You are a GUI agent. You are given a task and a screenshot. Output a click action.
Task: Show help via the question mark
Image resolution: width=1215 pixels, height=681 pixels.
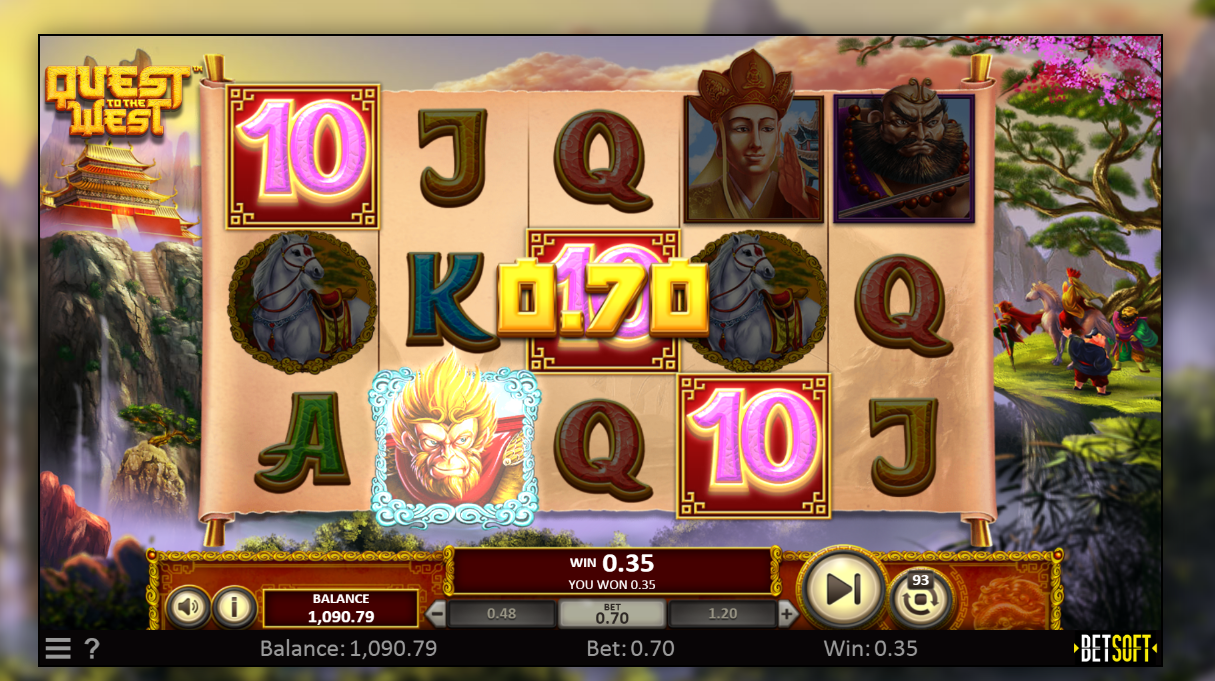(x=91, y=649)
